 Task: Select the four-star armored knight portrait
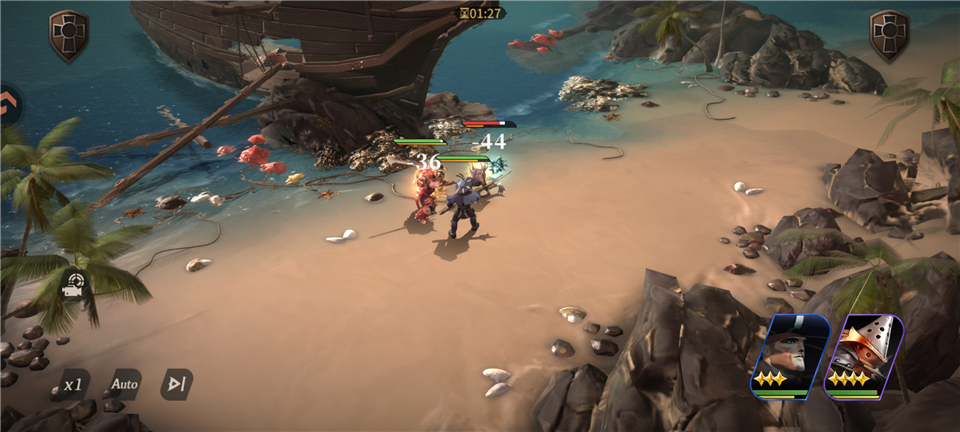point(864,356)
